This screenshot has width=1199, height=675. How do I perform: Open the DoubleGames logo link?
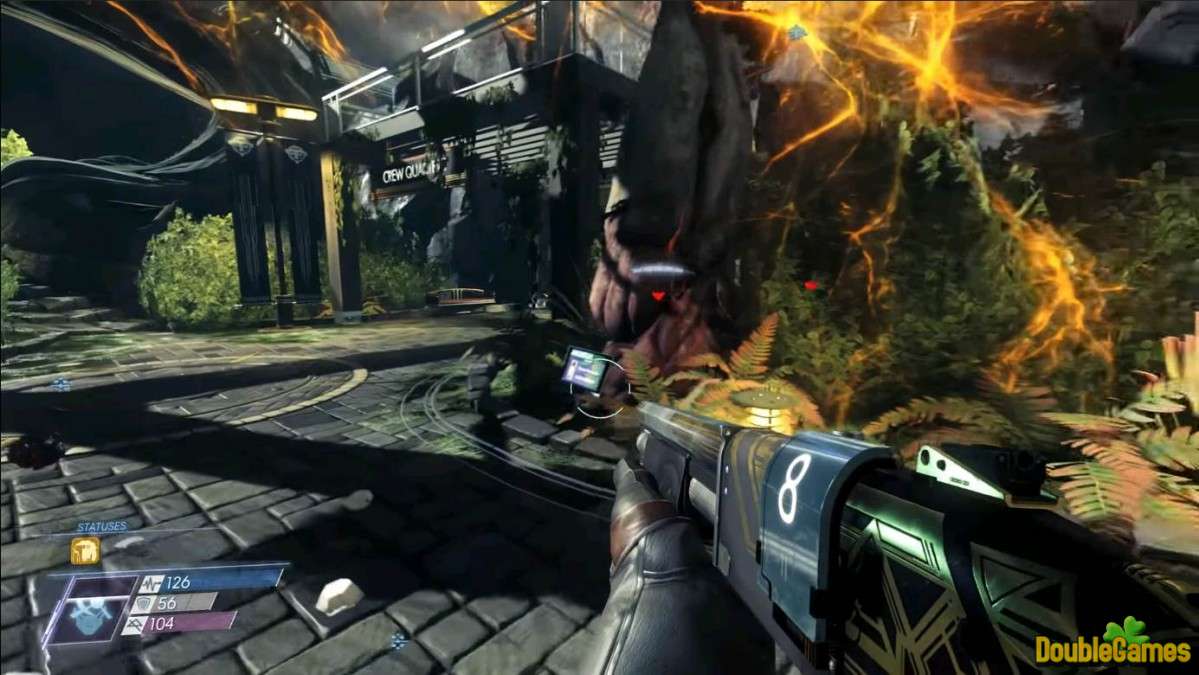point(1114,644)
